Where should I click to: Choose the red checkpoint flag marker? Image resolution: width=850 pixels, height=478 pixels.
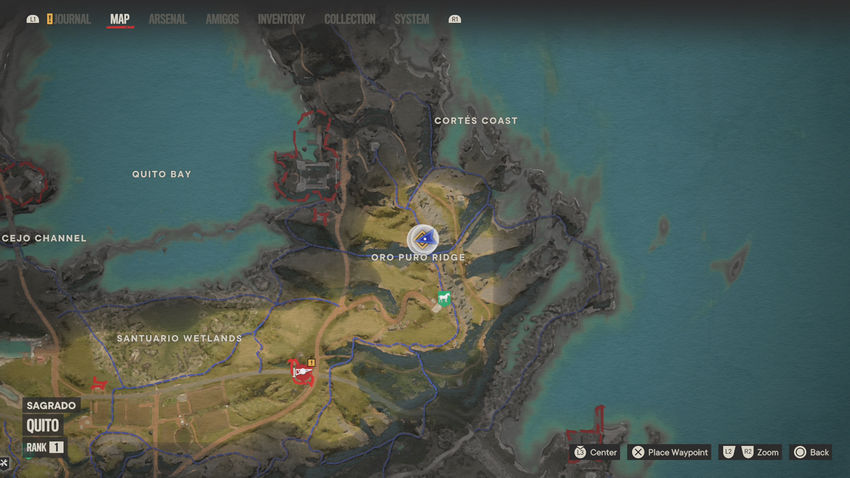299,371
